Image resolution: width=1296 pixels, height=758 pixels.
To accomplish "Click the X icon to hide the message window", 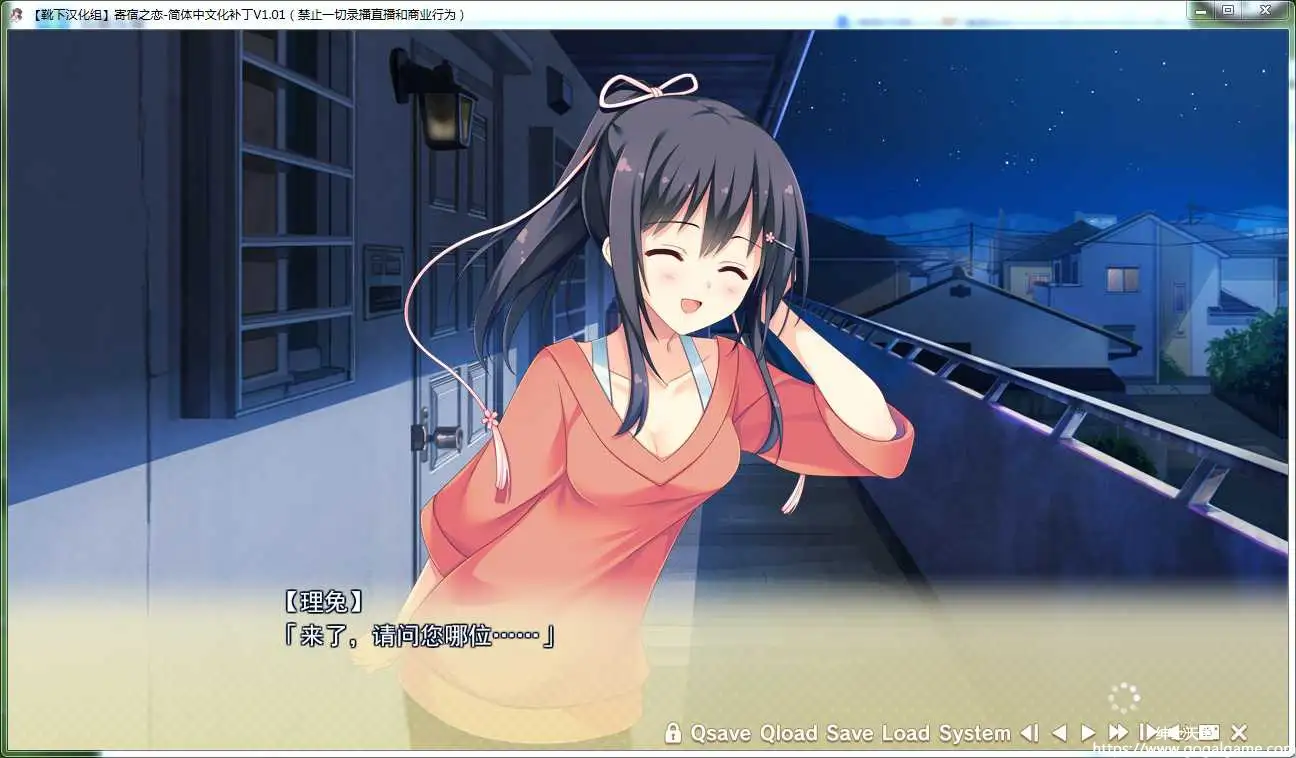I will [x=1240, y=732].
